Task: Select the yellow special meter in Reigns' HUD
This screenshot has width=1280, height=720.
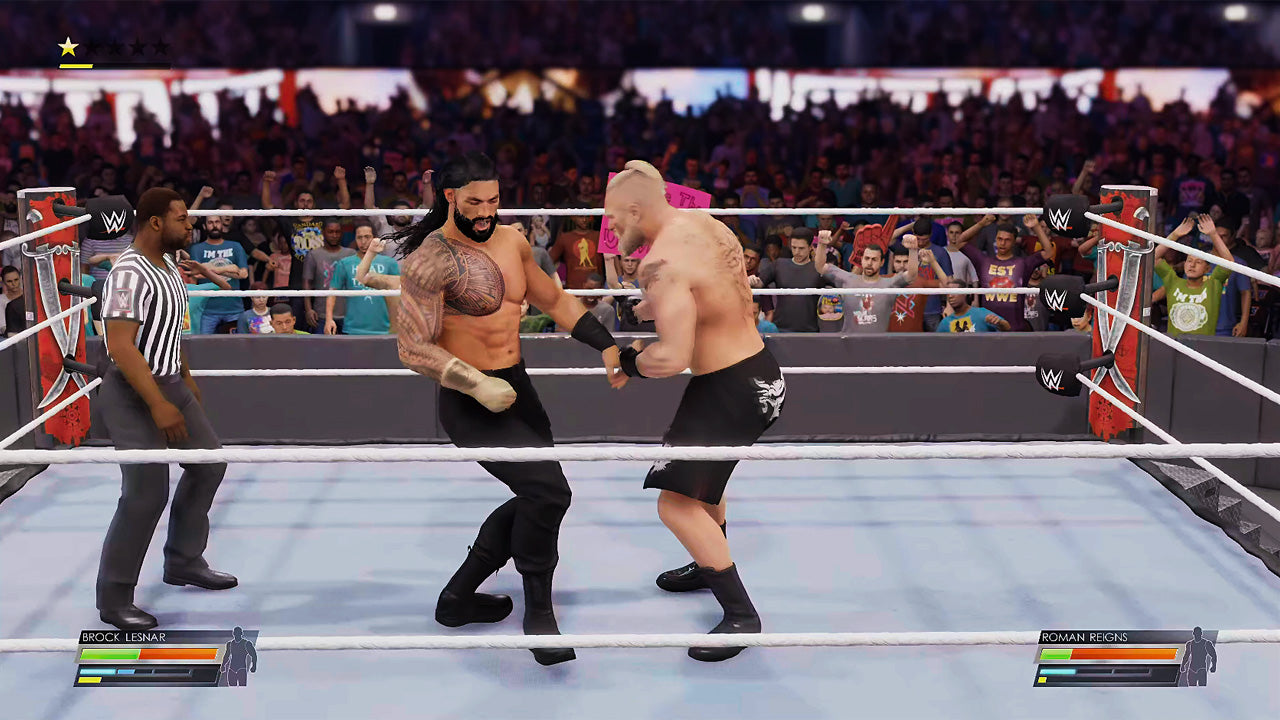Action: [x=1042, y=679]
